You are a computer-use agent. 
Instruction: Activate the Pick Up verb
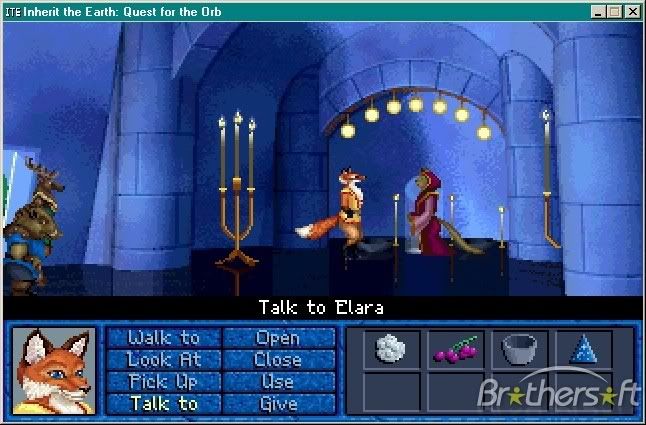click(x=164, y=382)
